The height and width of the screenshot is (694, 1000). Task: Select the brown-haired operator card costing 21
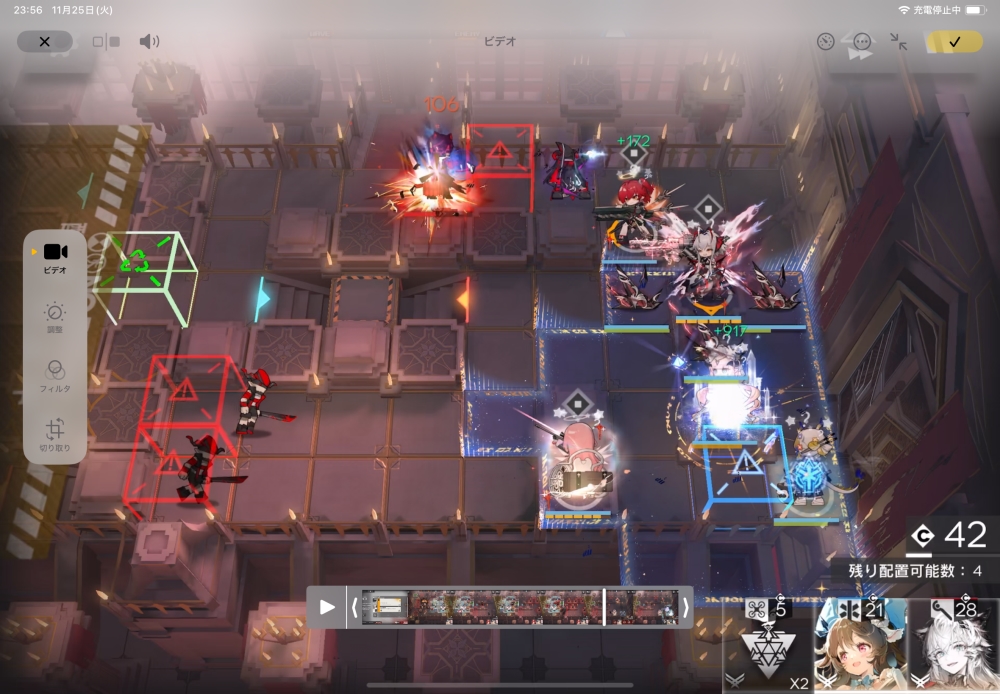point(860,648)
